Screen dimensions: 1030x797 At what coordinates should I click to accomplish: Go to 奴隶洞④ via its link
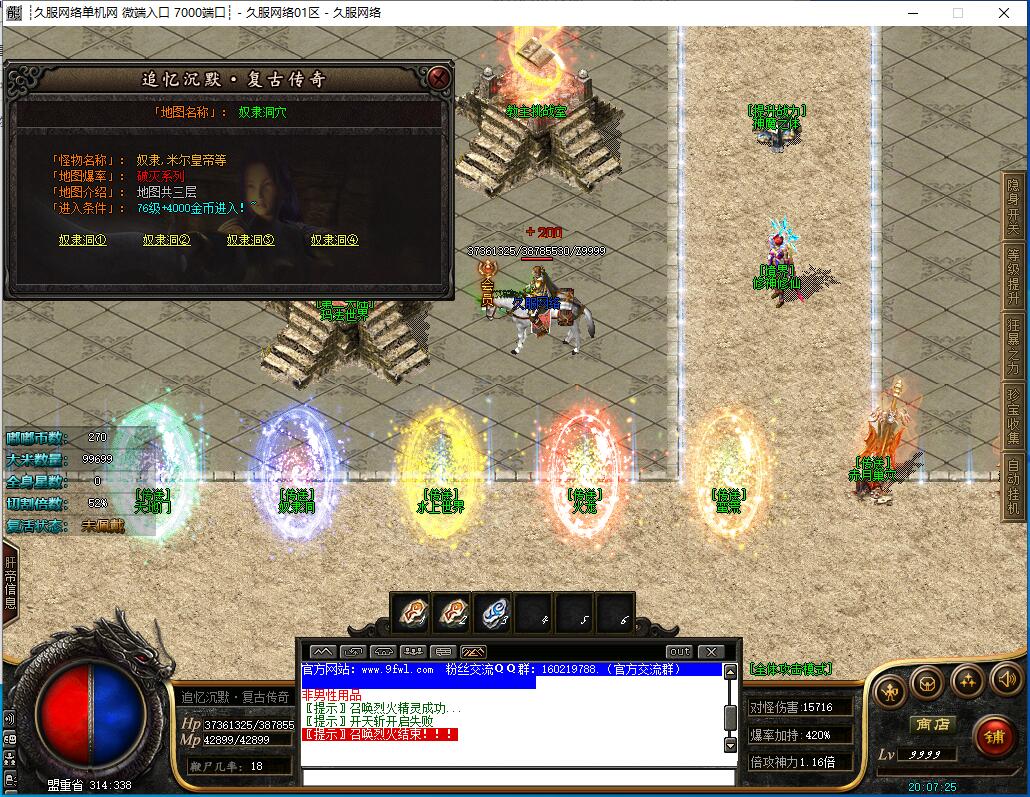pyautogui.click(x=334, y=240)
